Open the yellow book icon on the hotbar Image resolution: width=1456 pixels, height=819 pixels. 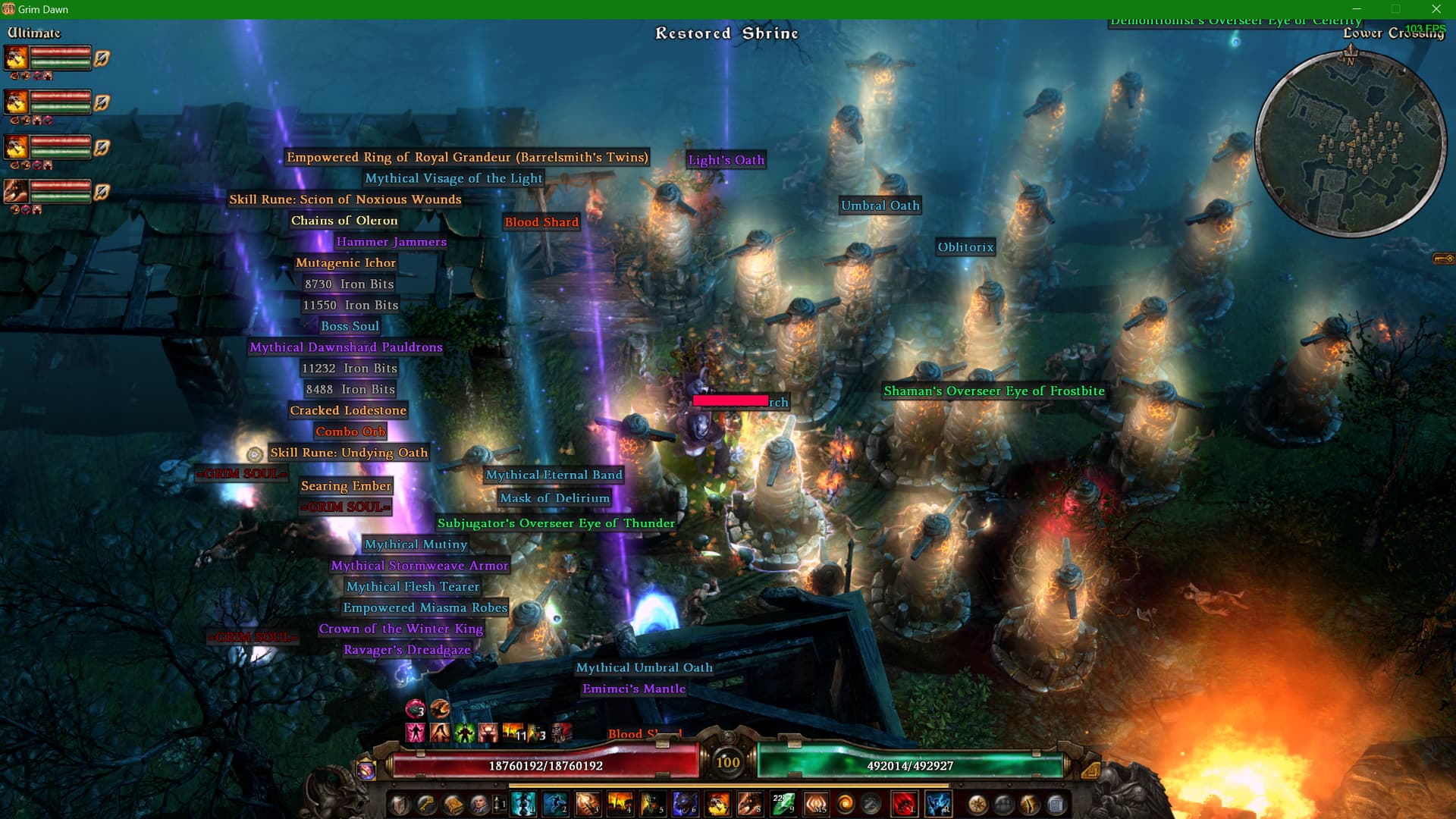point(453,804)
